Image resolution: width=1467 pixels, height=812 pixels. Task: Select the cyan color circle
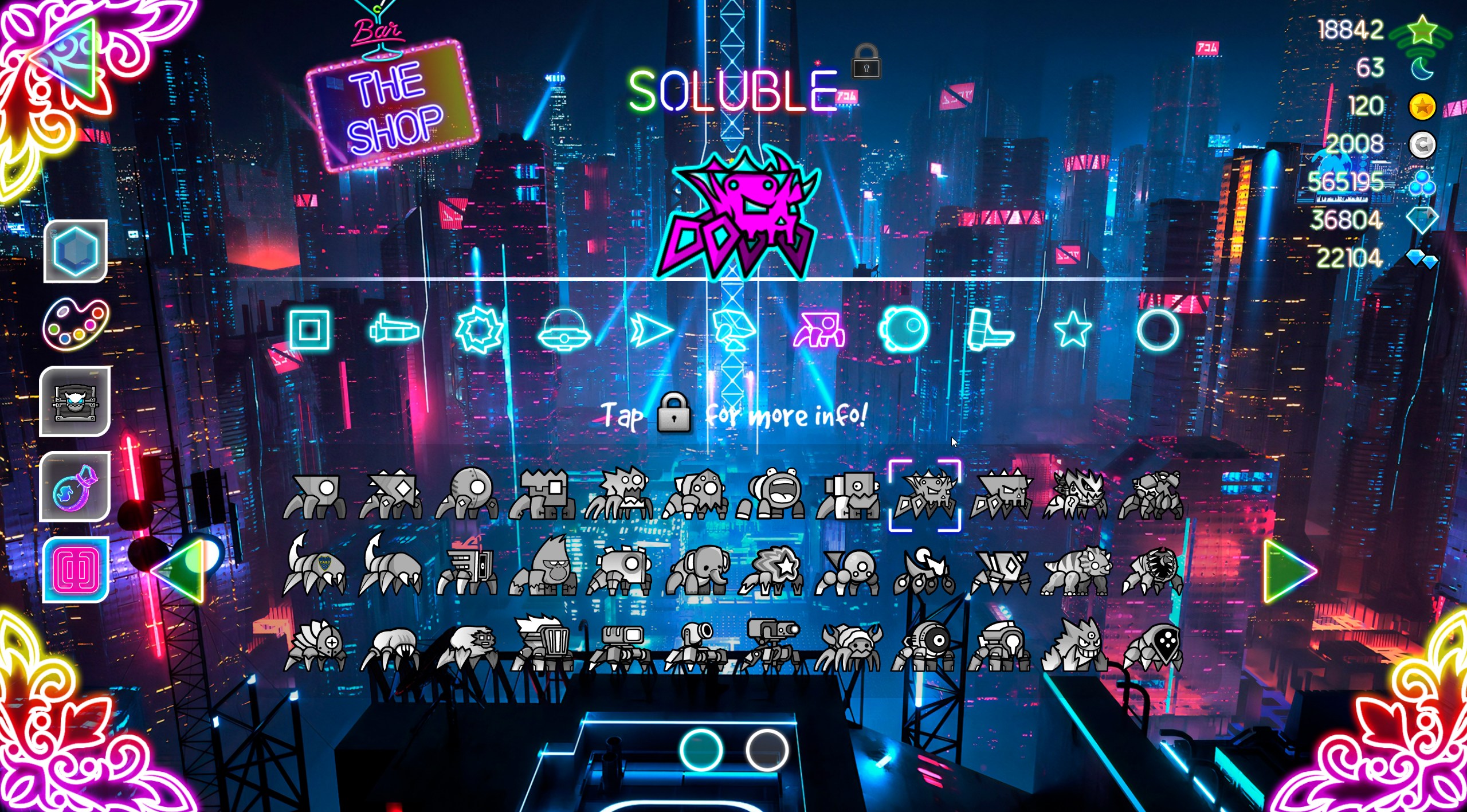pos(701,750)
